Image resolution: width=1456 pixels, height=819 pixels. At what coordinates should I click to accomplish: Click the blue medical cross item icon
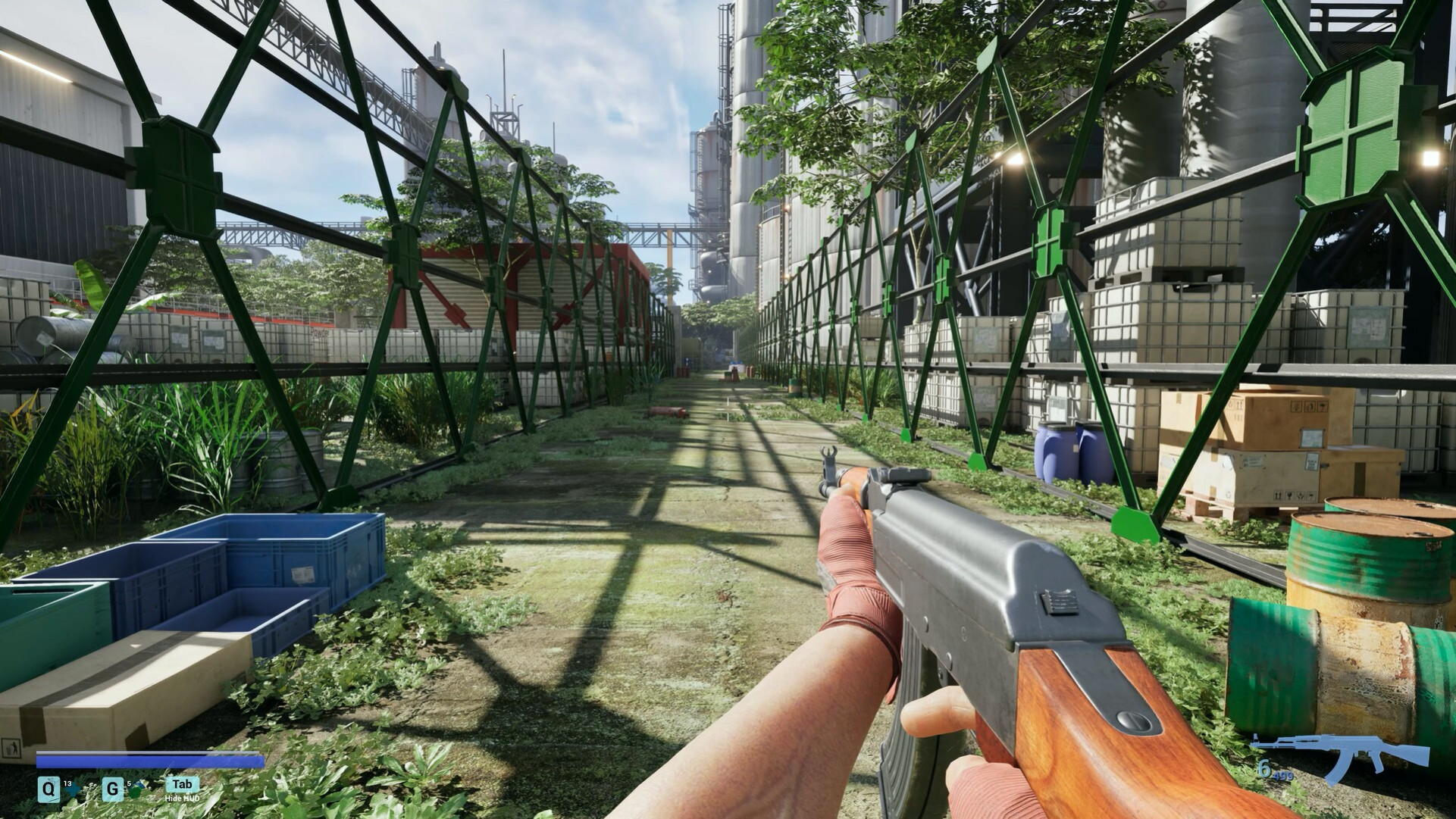point(74,790)
